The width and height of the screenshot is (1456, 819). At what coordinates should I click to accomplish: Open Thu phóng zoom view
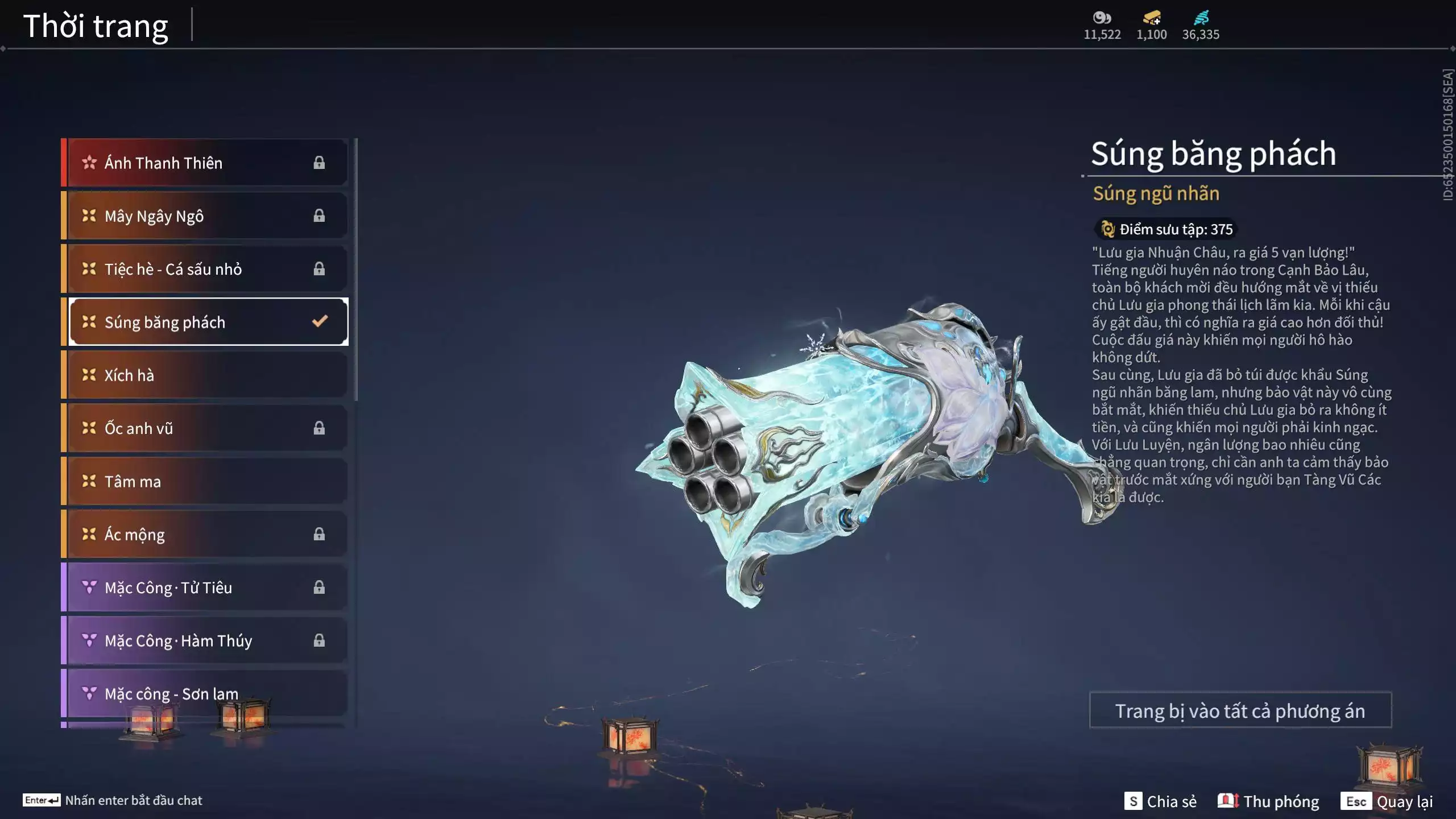point(1268,801)
